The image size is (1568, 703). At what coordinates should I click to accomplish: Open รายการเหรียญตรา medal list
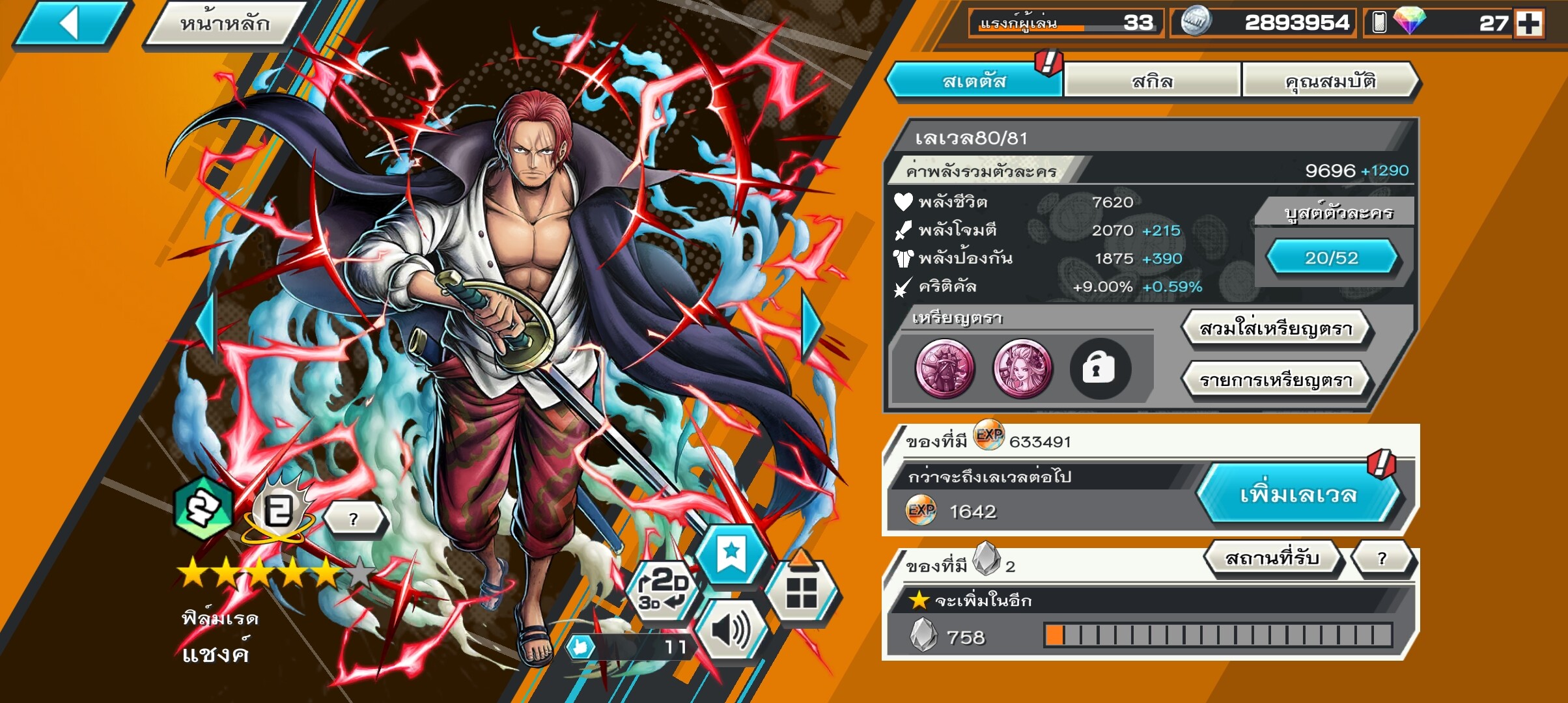click(x=1276, y=380)
